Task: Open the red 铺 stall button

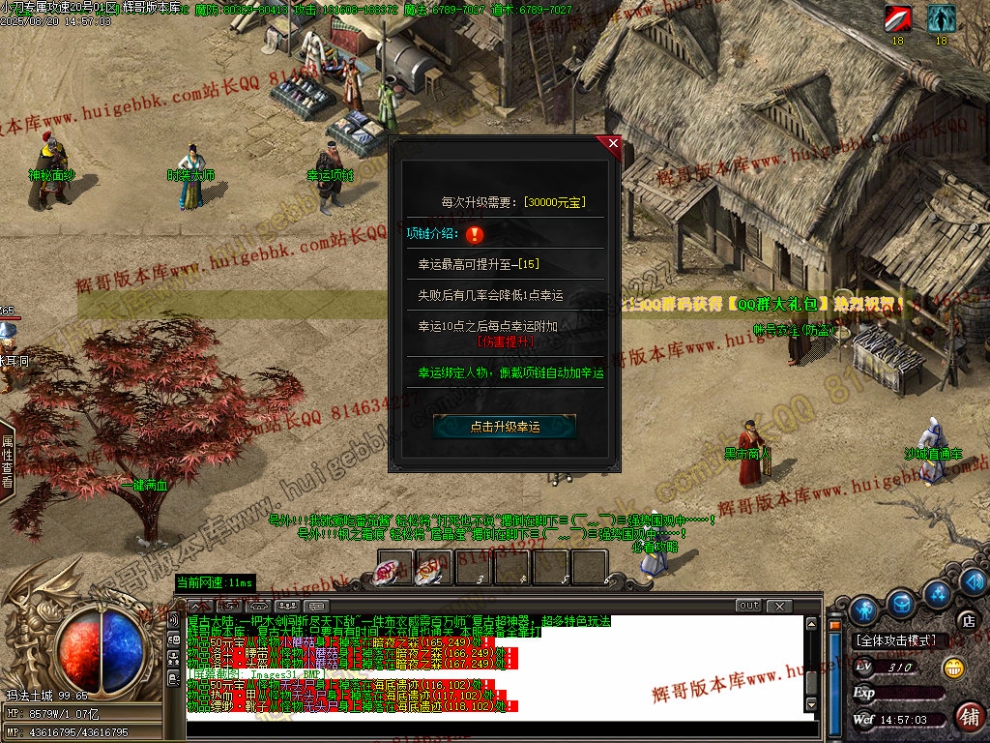Action: 968,716
